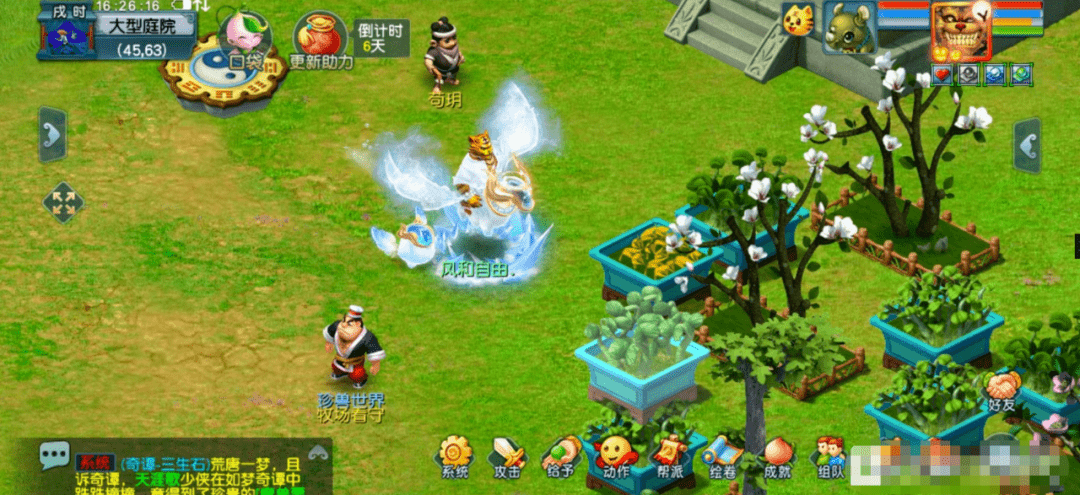Open the 绘卷 (Scroll) icon
Viewport: 1080px width, 495px height.
point(723,455)
